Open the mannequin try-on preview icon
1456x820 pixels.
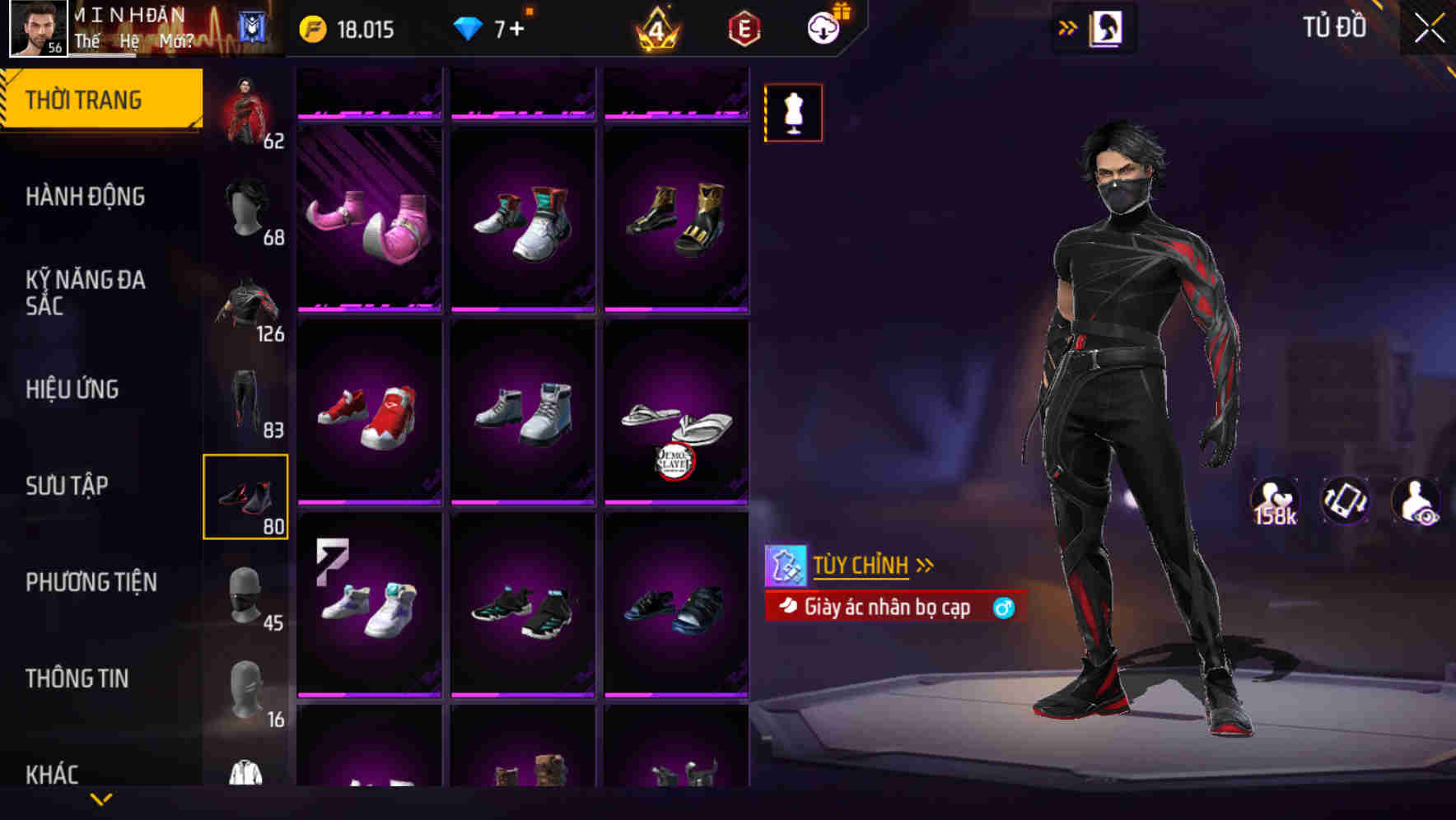pos(792,113)
